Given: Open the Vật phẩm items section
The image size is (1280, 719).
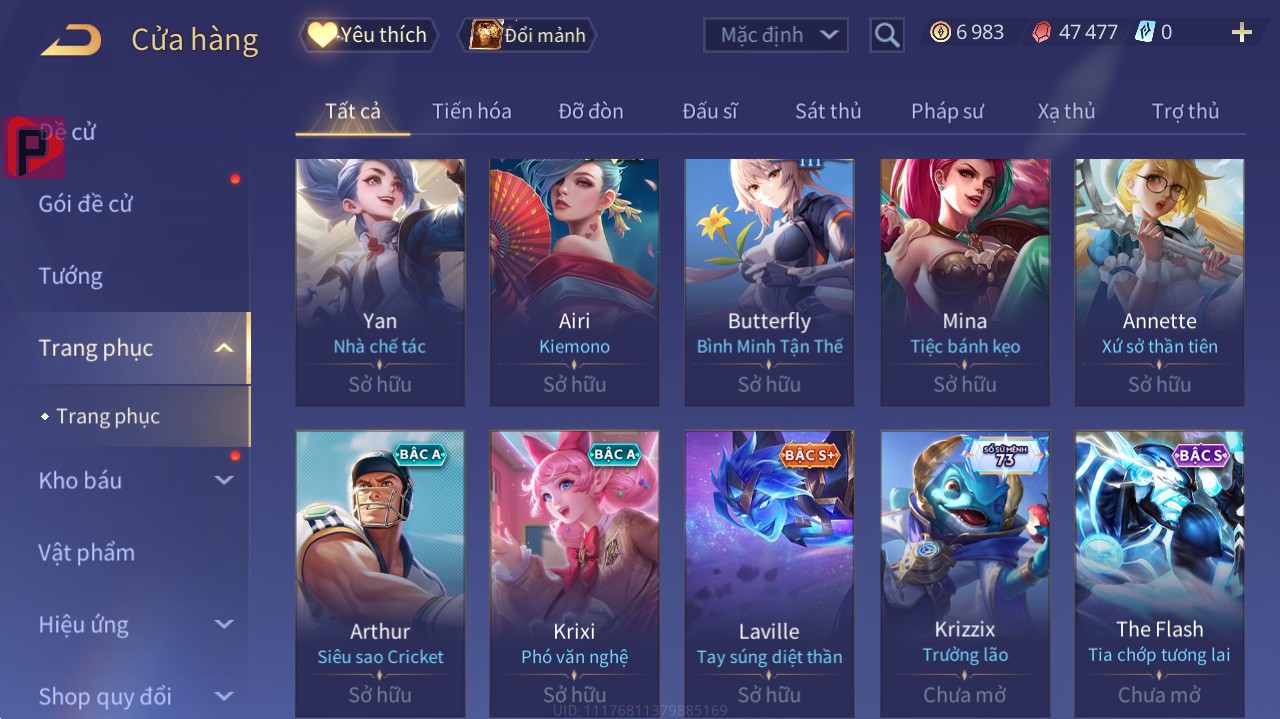Looking at the screenshot, I should pos(86,553).
